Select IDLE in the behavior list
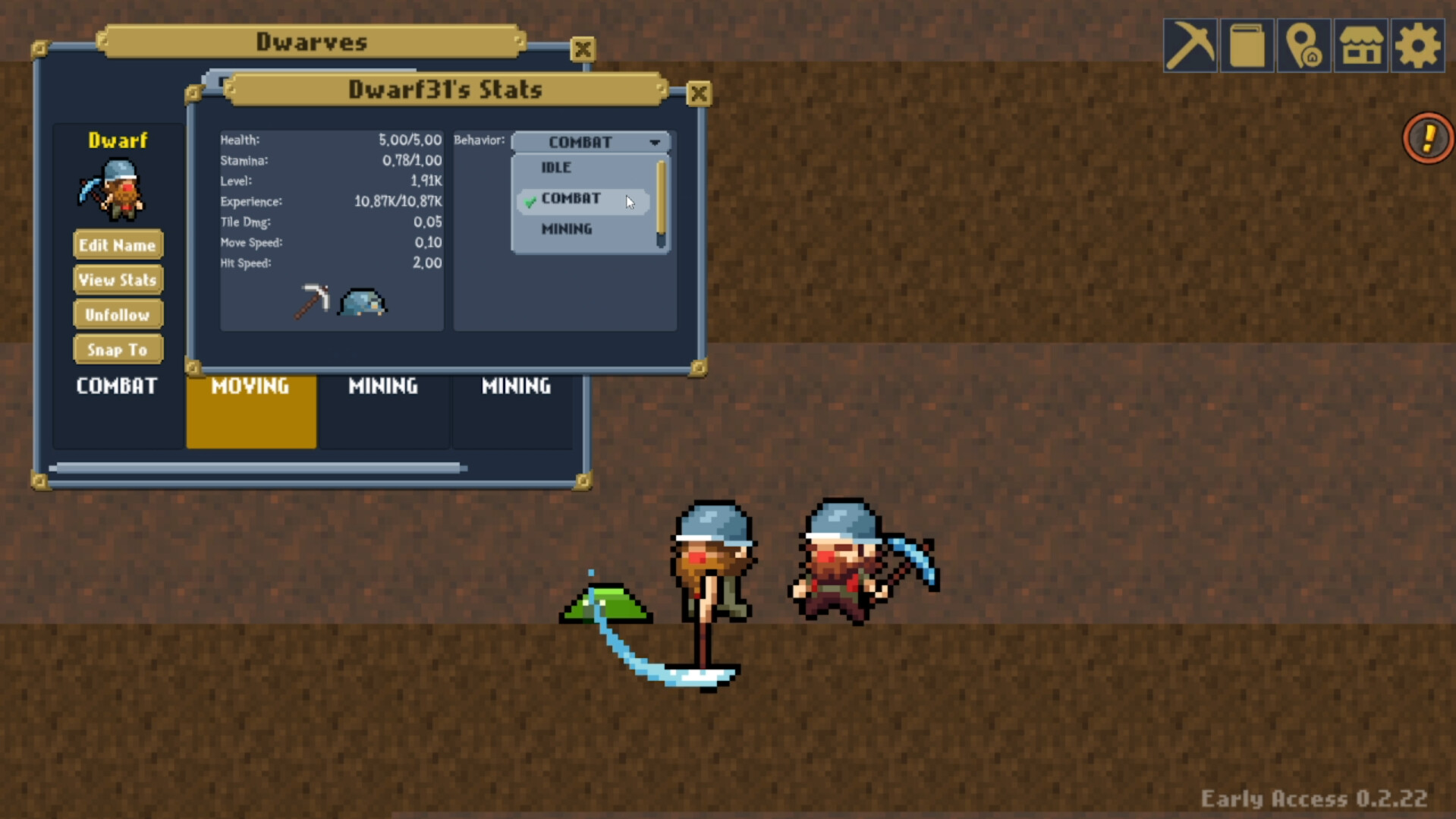This screenshot has height=819, width=1456. click(x=556, y=168)
